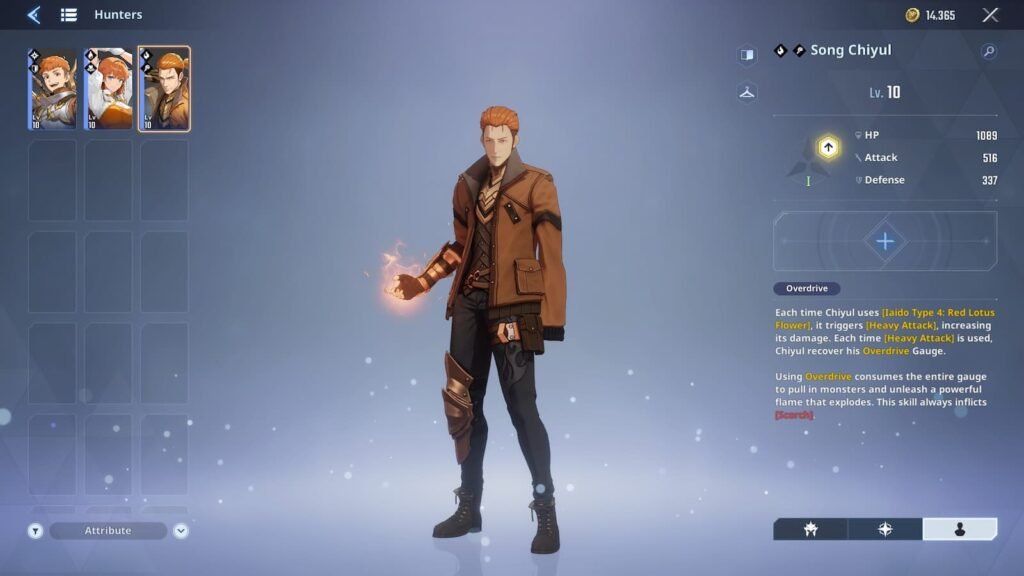Switch to the spiked monster-mask tab

[x=810, y=529]
